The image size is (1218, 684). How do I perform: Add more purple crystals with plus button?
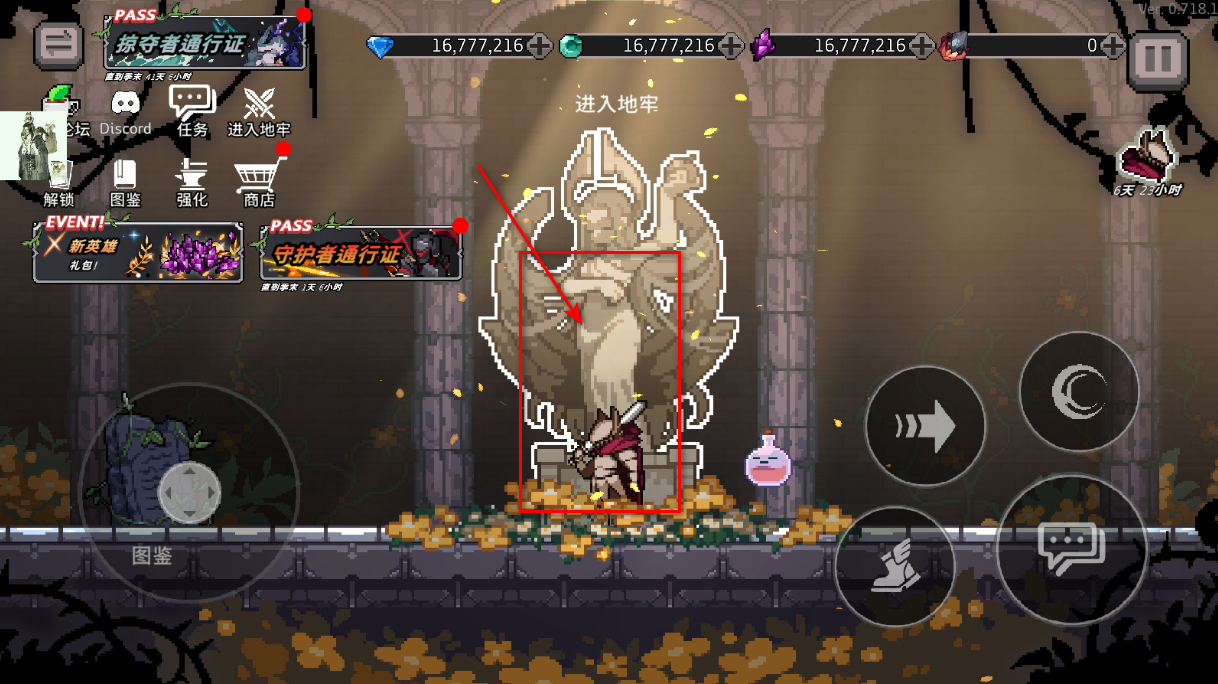pyautogui.click(x=921, y=46)
